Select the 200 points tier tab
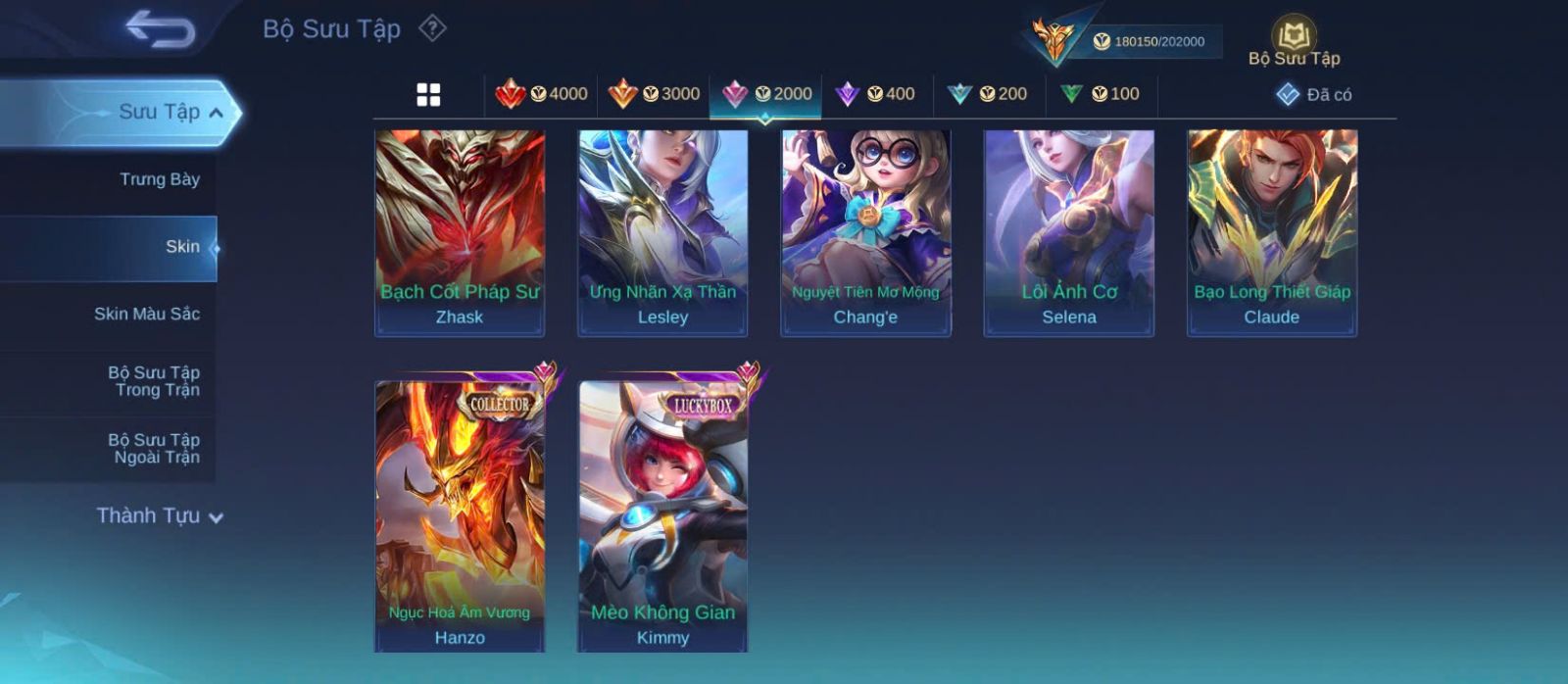The width and height of the screenshot is (1568, 684). 988,94
